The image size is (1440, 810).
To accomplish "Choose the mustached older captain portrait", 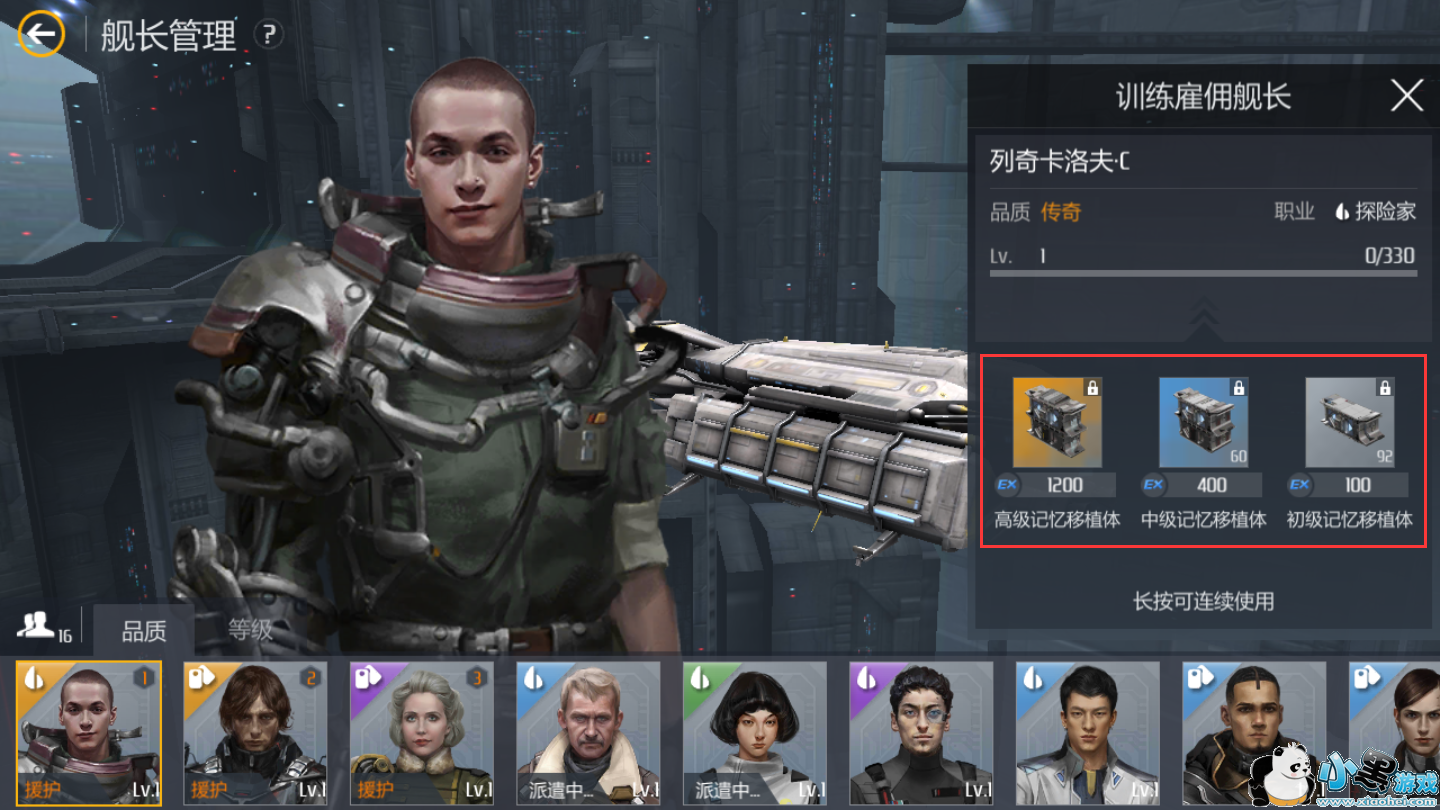I will tap(588, 733).
